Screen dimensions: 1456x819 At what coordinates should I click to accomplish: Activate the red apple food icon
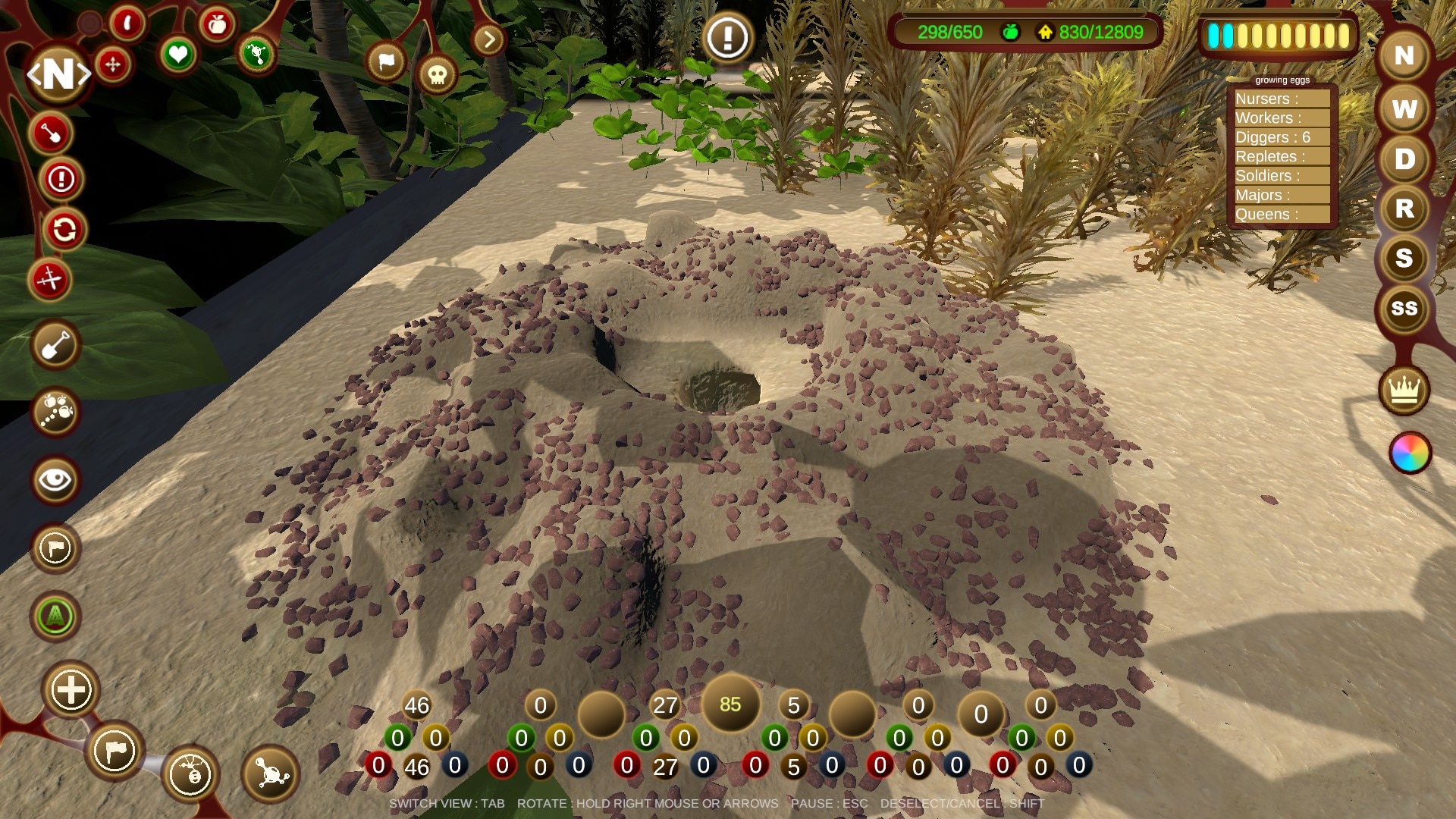[218, 25]
